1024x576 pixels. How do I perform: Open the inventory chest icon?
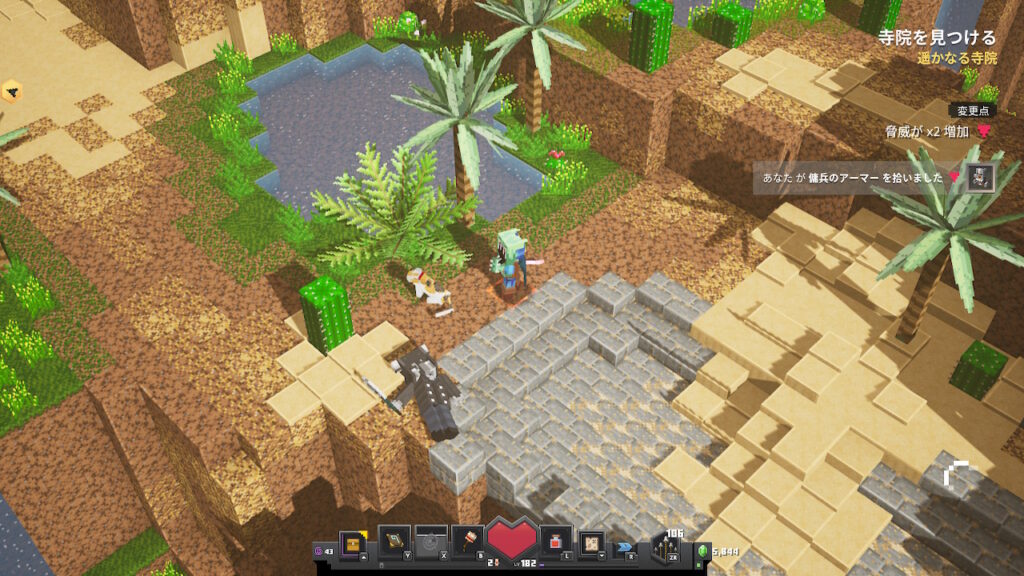pyautogui.click(x=353, y=542)
